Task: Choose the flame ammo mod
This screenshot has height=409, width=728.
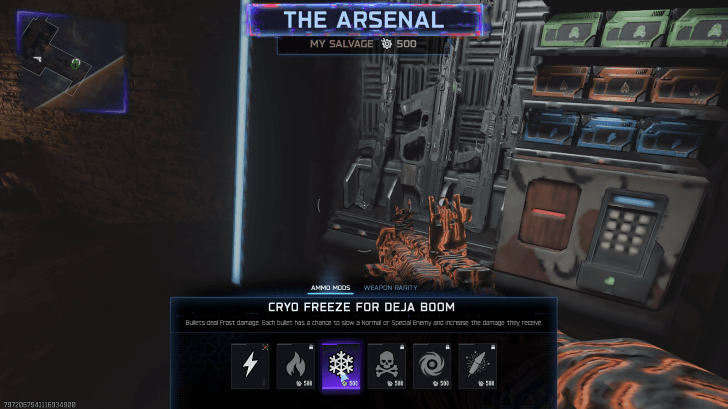Action: pyautogui.click(x=295, y=366)
